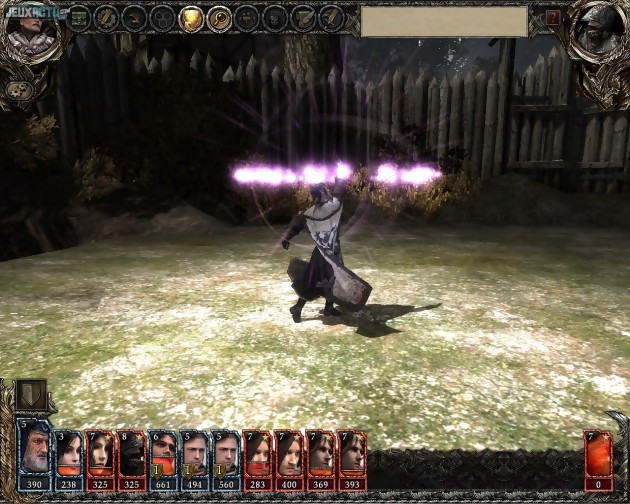Viewport: 630px width, 504px height.
Task: Activate the golden shield defend button
Action: [190, 18]
